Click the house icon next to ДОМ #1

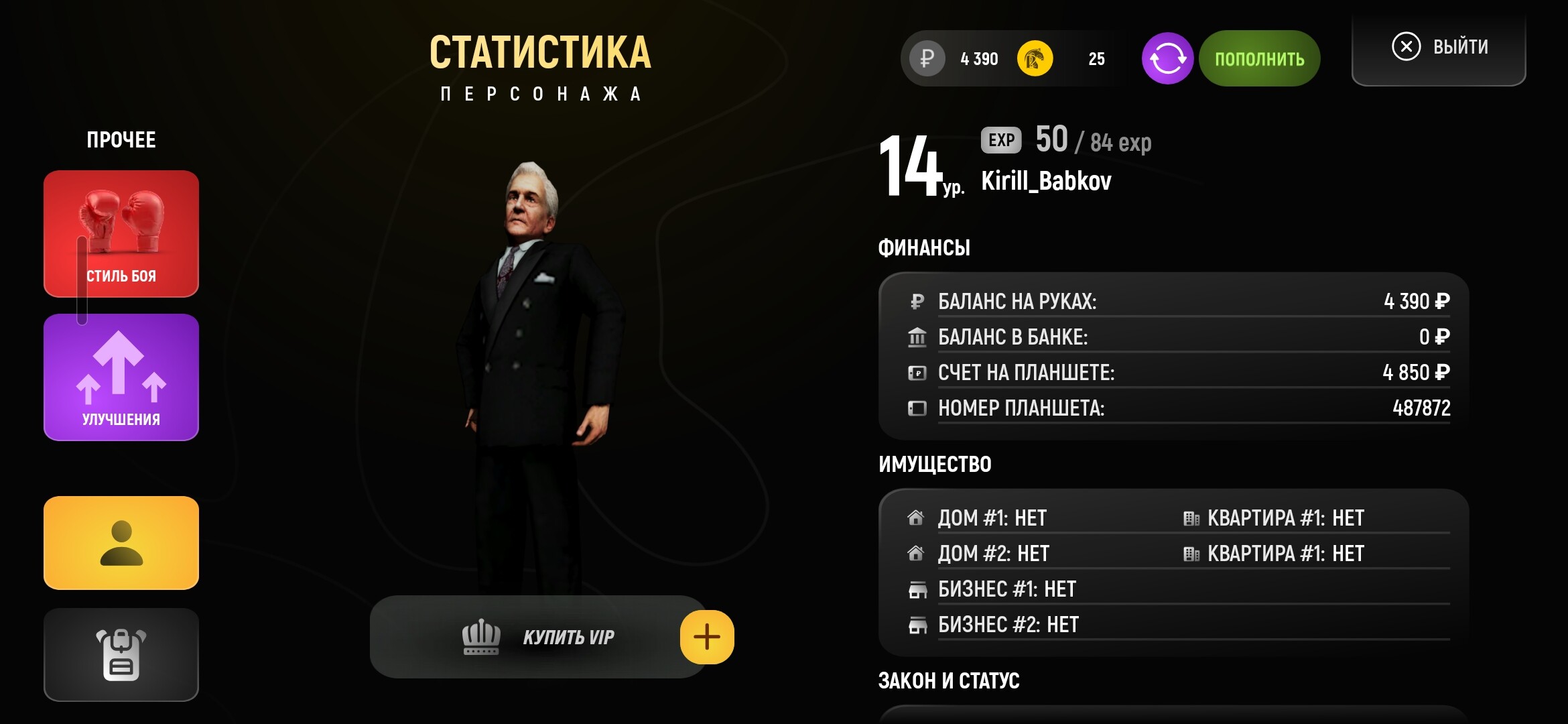click(917, 516)
